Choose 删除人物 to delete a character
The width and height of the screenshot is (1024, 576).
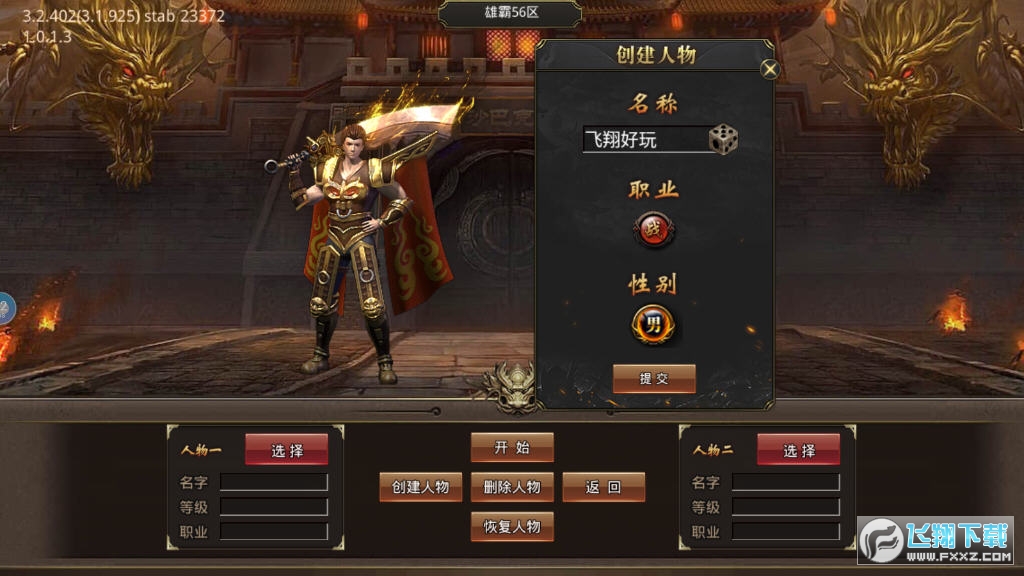pos(512,487)
